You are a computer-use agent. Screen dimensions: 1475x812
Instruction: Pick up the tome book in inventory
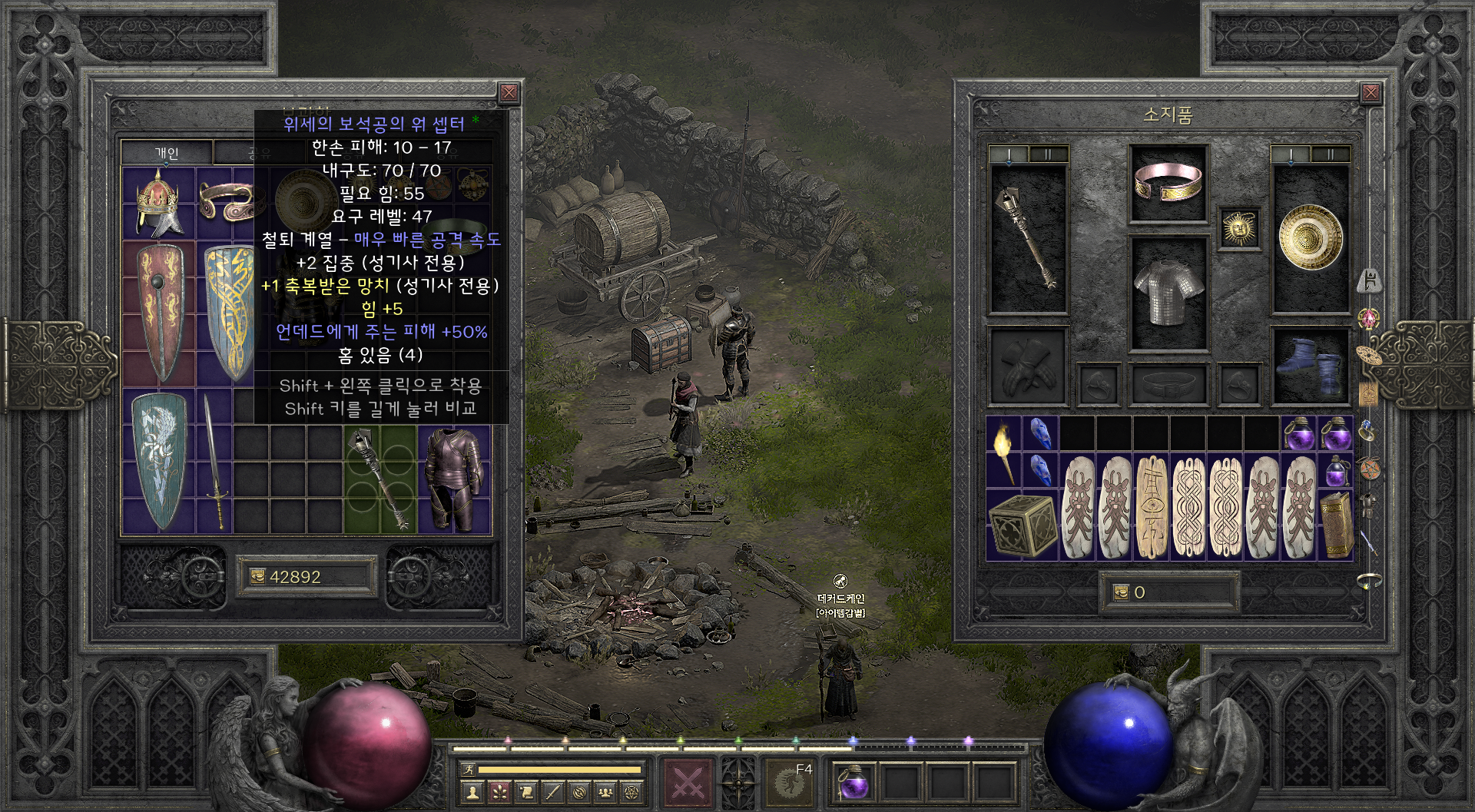1336,524
